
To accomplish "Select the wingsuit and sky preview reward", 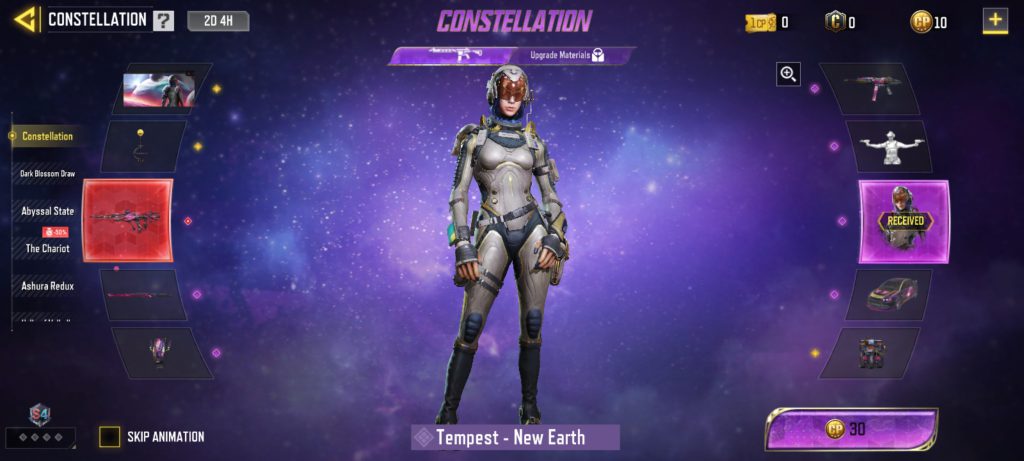I will tap(160, 89).
